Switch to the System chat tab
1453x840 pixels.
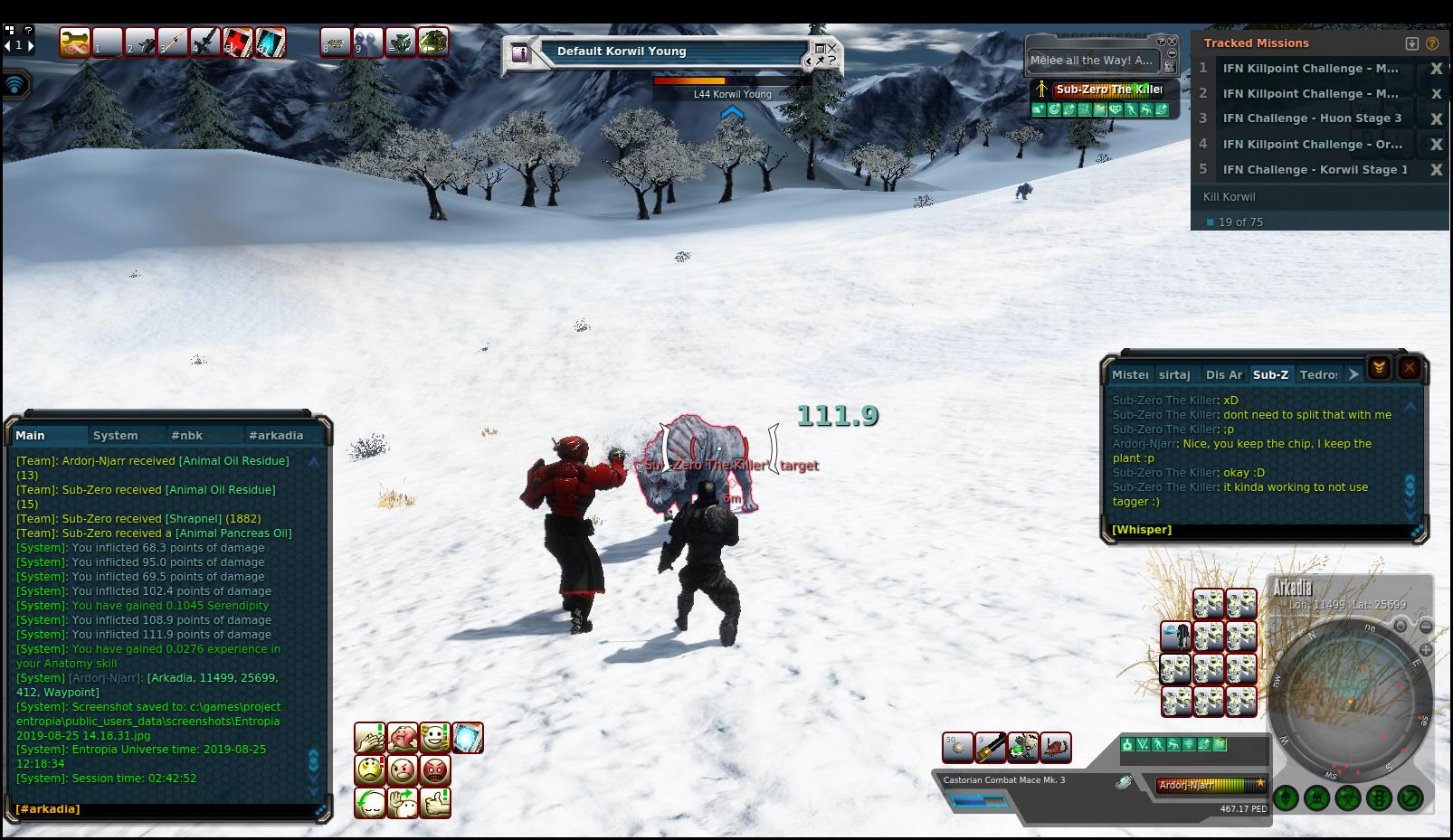pos(116,435)
